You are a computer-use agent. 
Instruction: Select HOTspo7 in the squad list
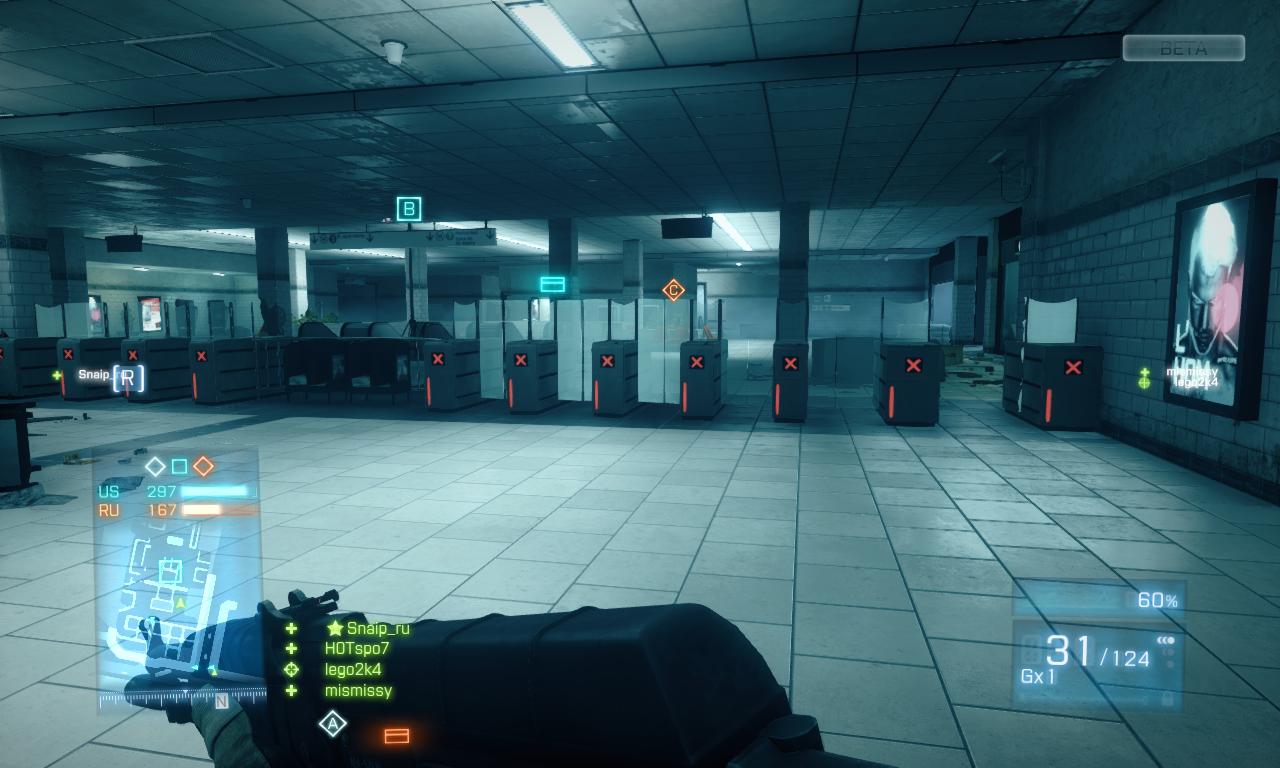tap(356, 648)
